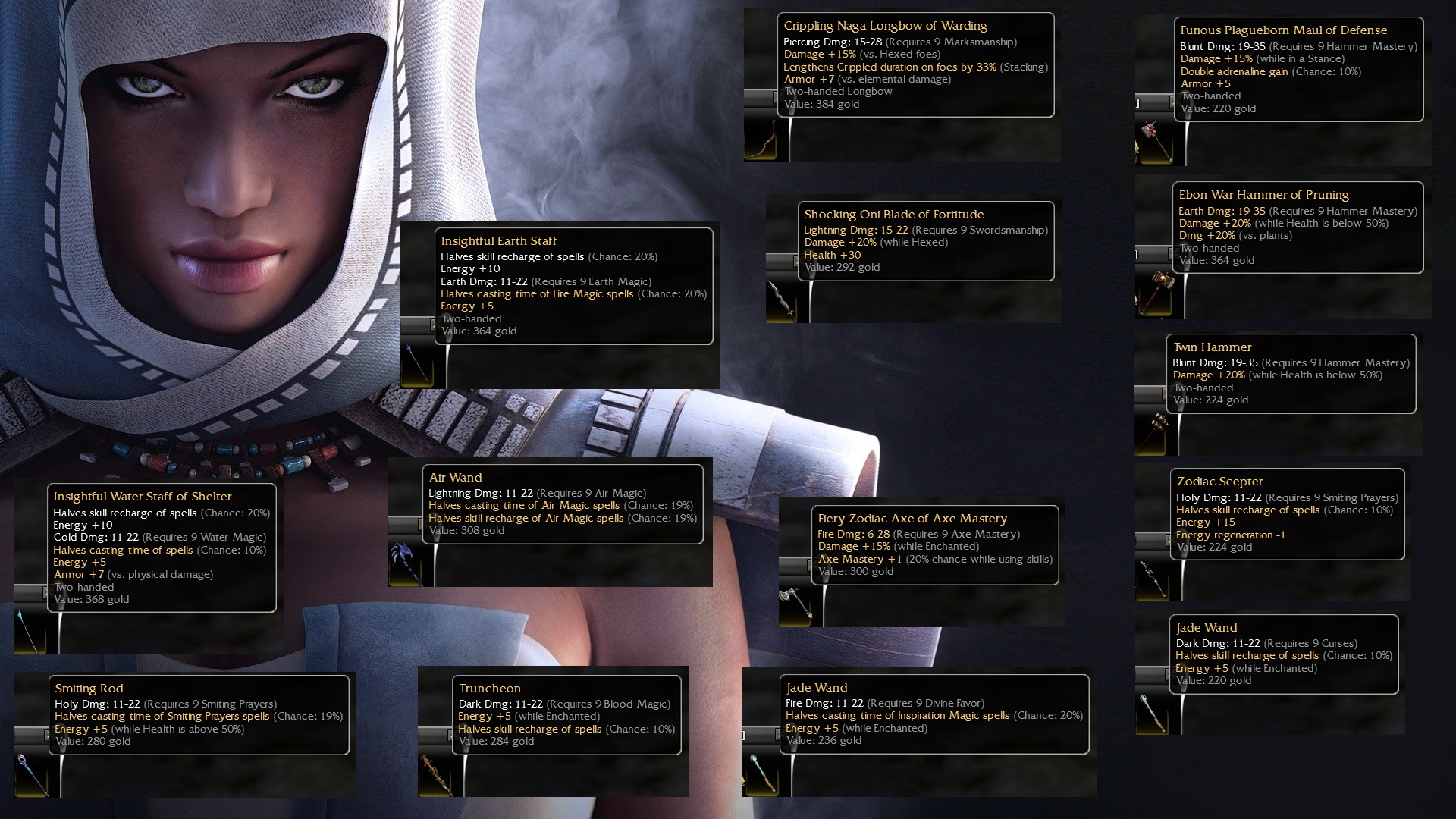Pick the Zodiac Scepter item icon
The image size is (1456, 819).
pos(1153,579)
